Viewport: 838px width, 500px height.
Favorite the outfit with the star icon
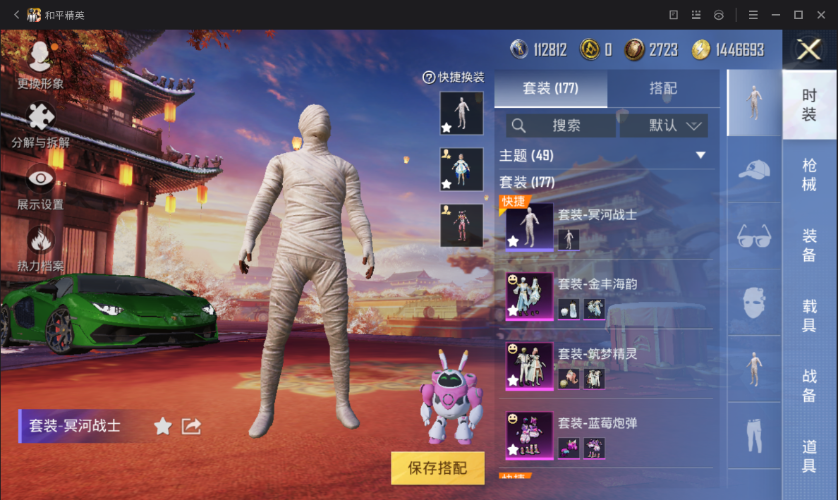[x=162, y=426]
